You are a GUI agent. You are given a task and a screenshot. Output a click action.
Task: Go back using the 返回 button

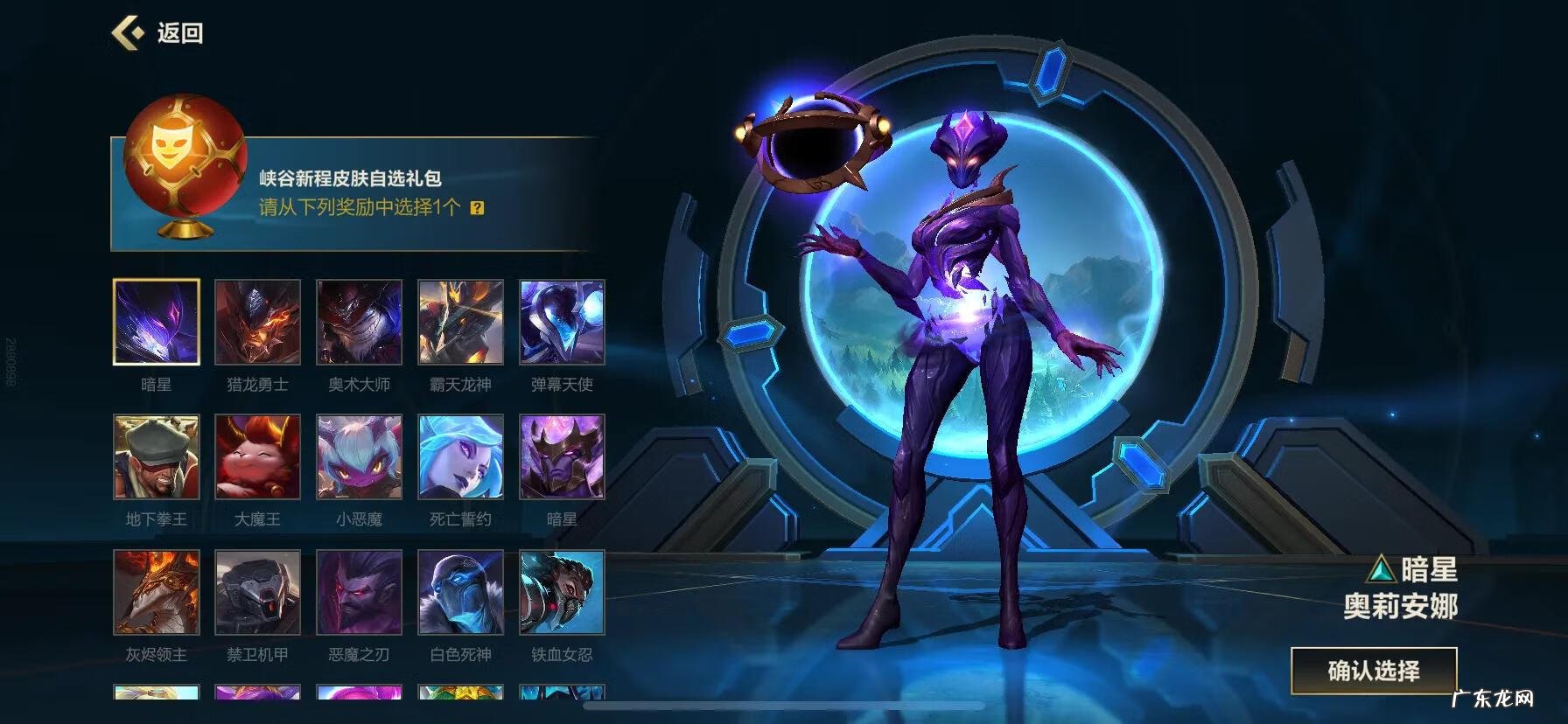(158, 33)
